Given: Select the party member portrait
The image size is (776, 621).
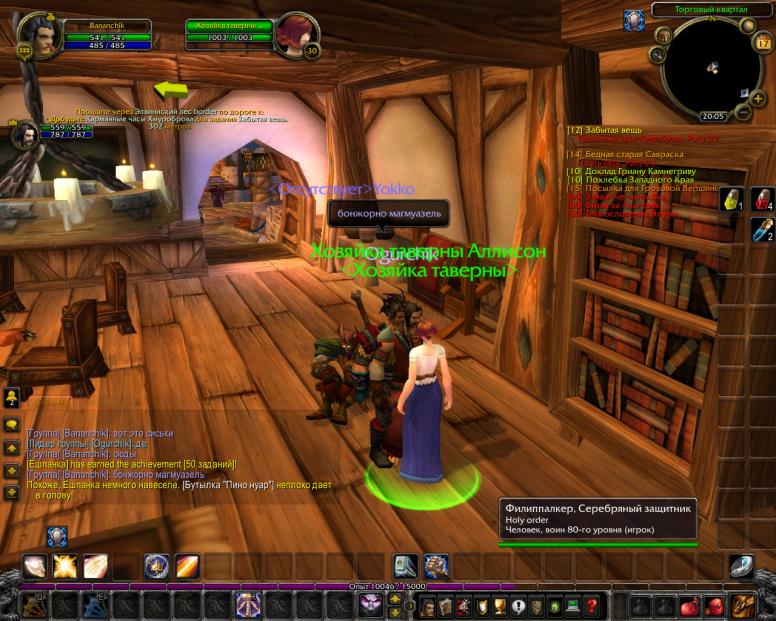Looking at the screenshot, I should point(24,135).
